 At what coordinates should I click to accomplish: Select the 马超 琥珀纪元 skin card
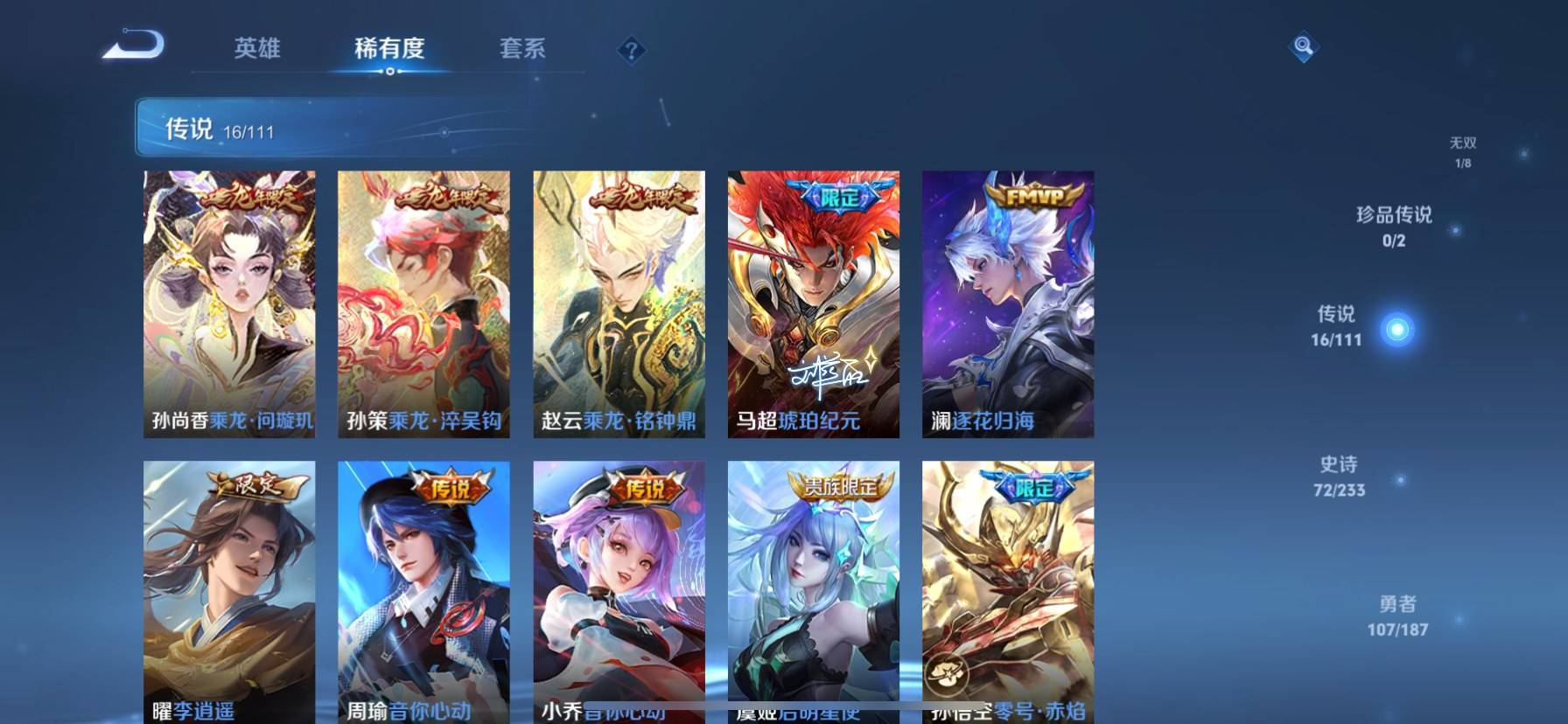[x=813, y=303]
